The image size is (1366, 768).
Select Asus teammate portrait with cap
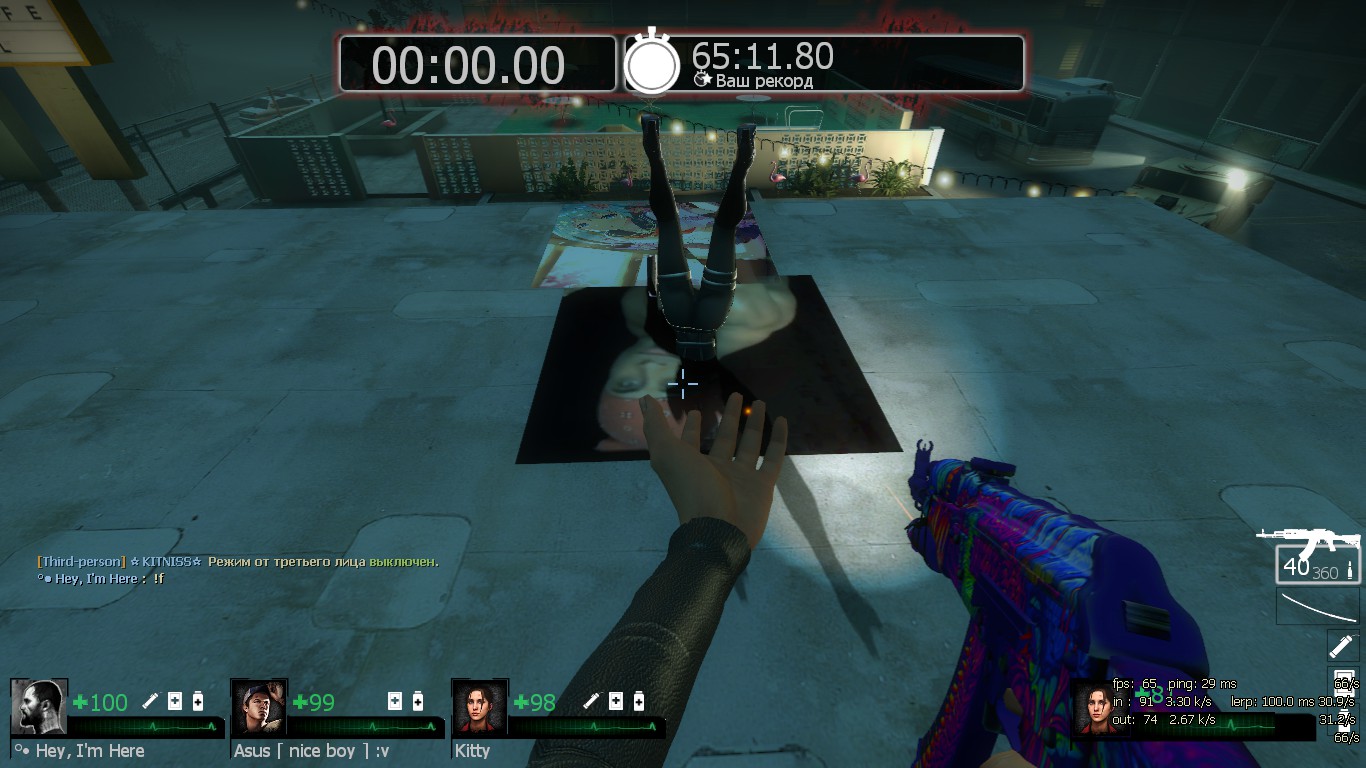(259, 707)
